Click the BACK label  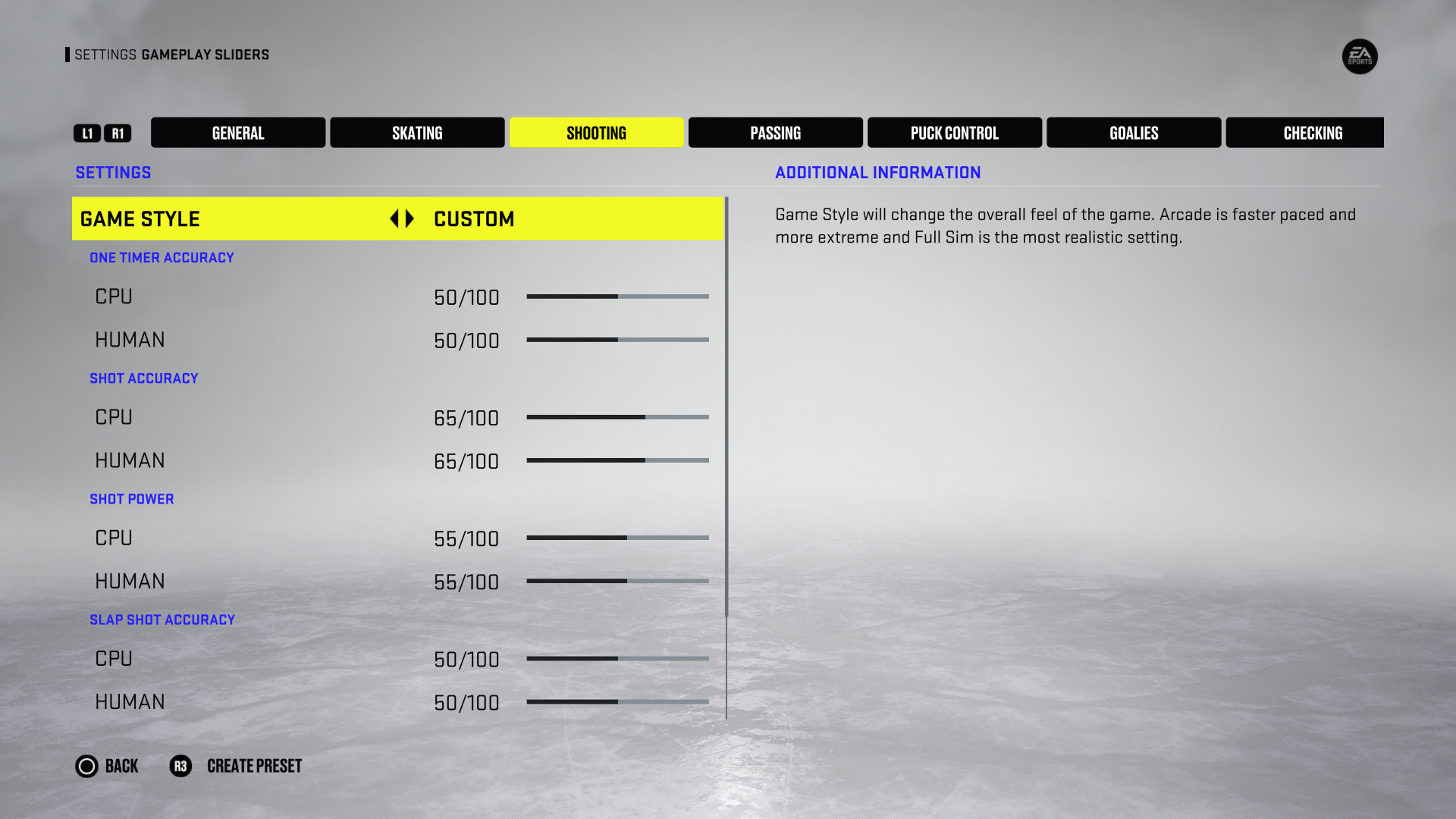coord(121,766)
